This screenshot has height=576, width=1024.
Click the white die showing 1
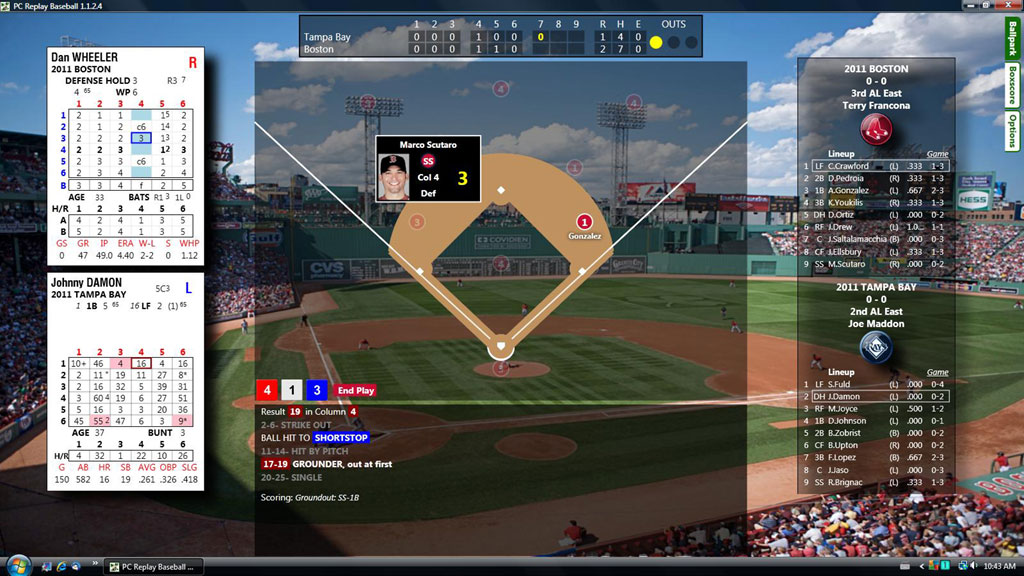pos(291,391)
